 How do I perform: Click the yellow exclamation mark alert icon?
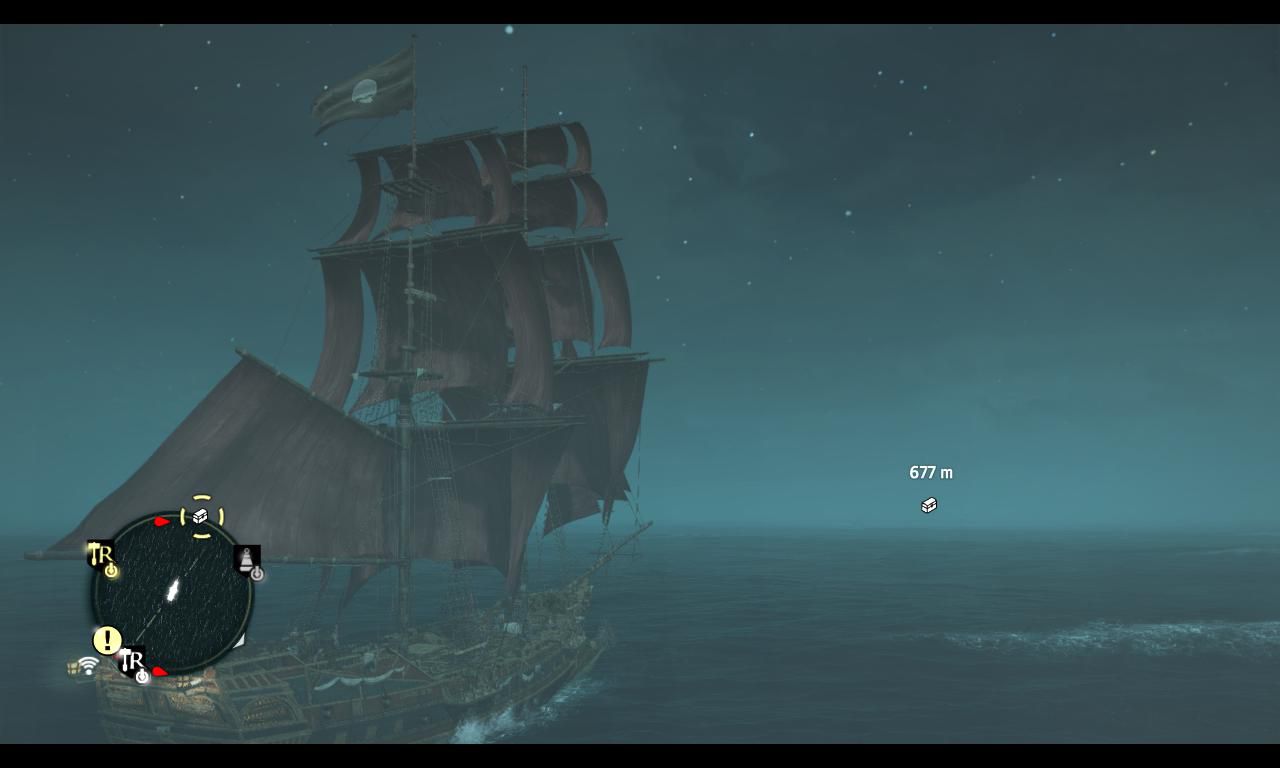[x=107, y=640]
